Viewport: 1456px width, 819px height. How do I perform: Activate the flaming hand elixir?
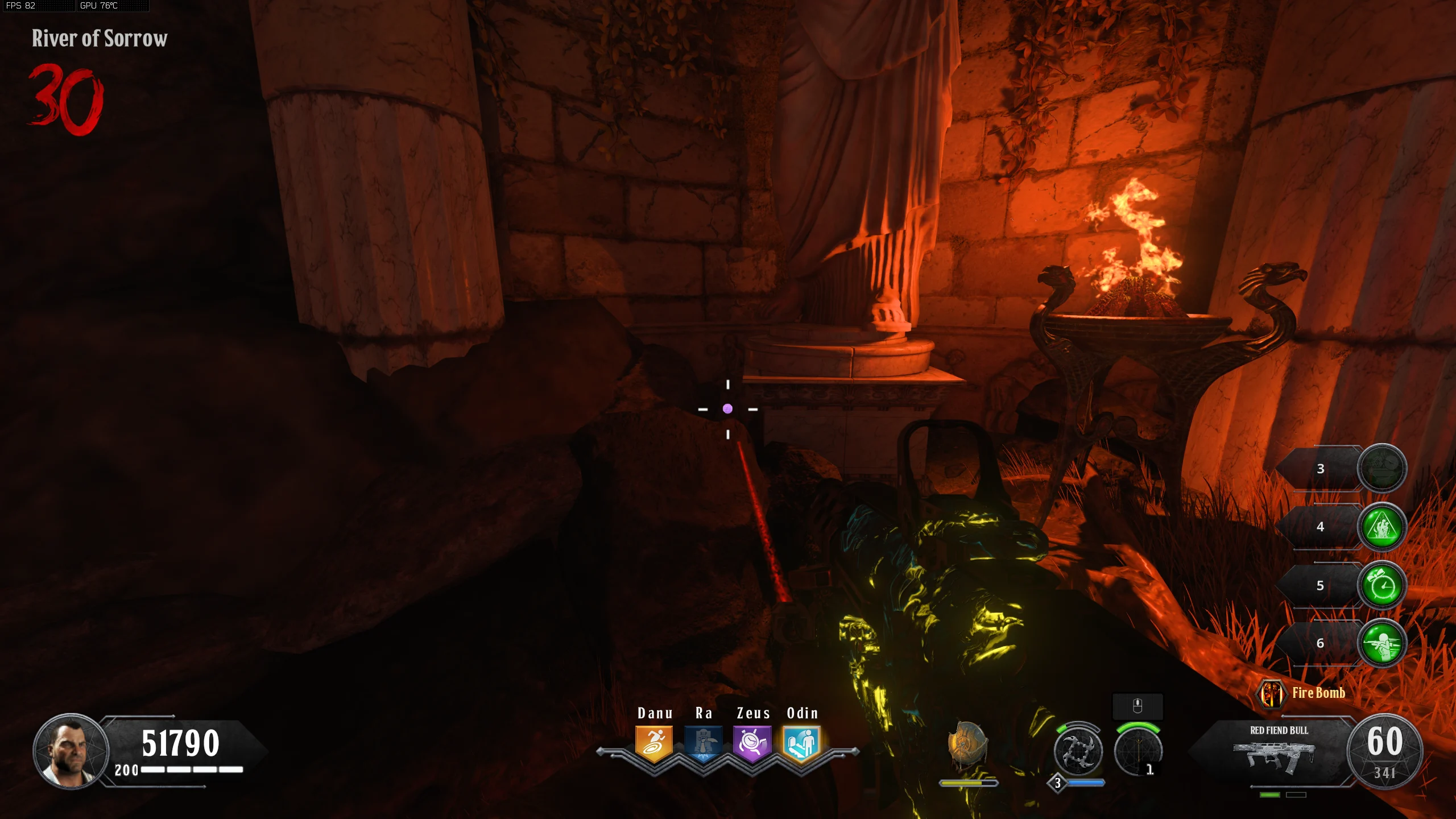1382,527
